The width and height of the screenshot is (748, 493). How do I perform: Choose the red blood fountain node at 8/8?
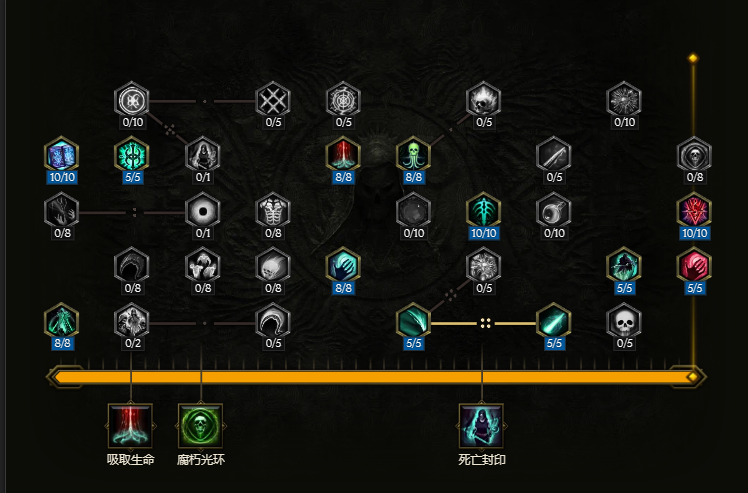coord(343,155)
